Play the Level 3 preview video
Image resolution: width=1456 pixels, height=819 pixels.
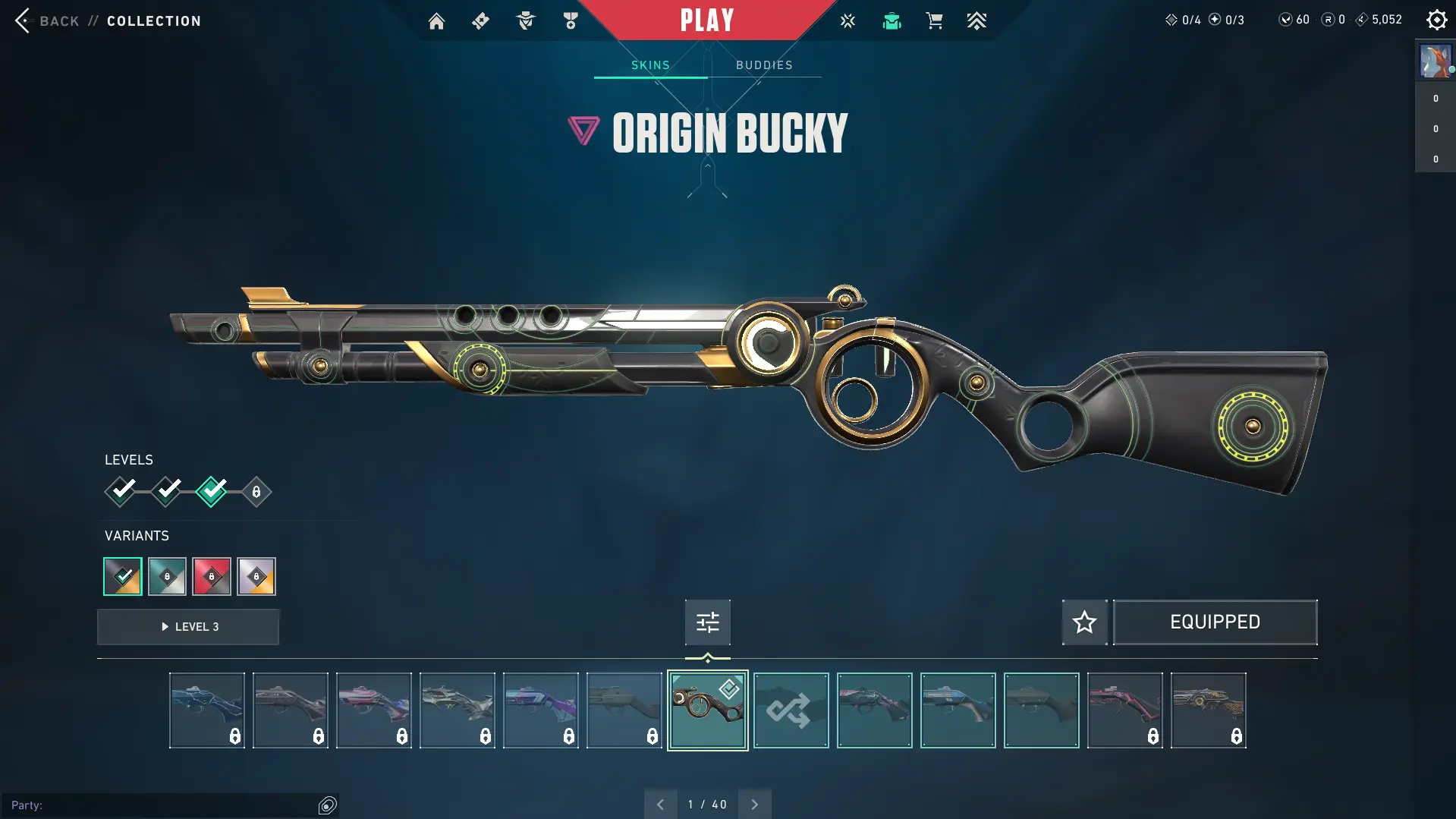point(188,627)
